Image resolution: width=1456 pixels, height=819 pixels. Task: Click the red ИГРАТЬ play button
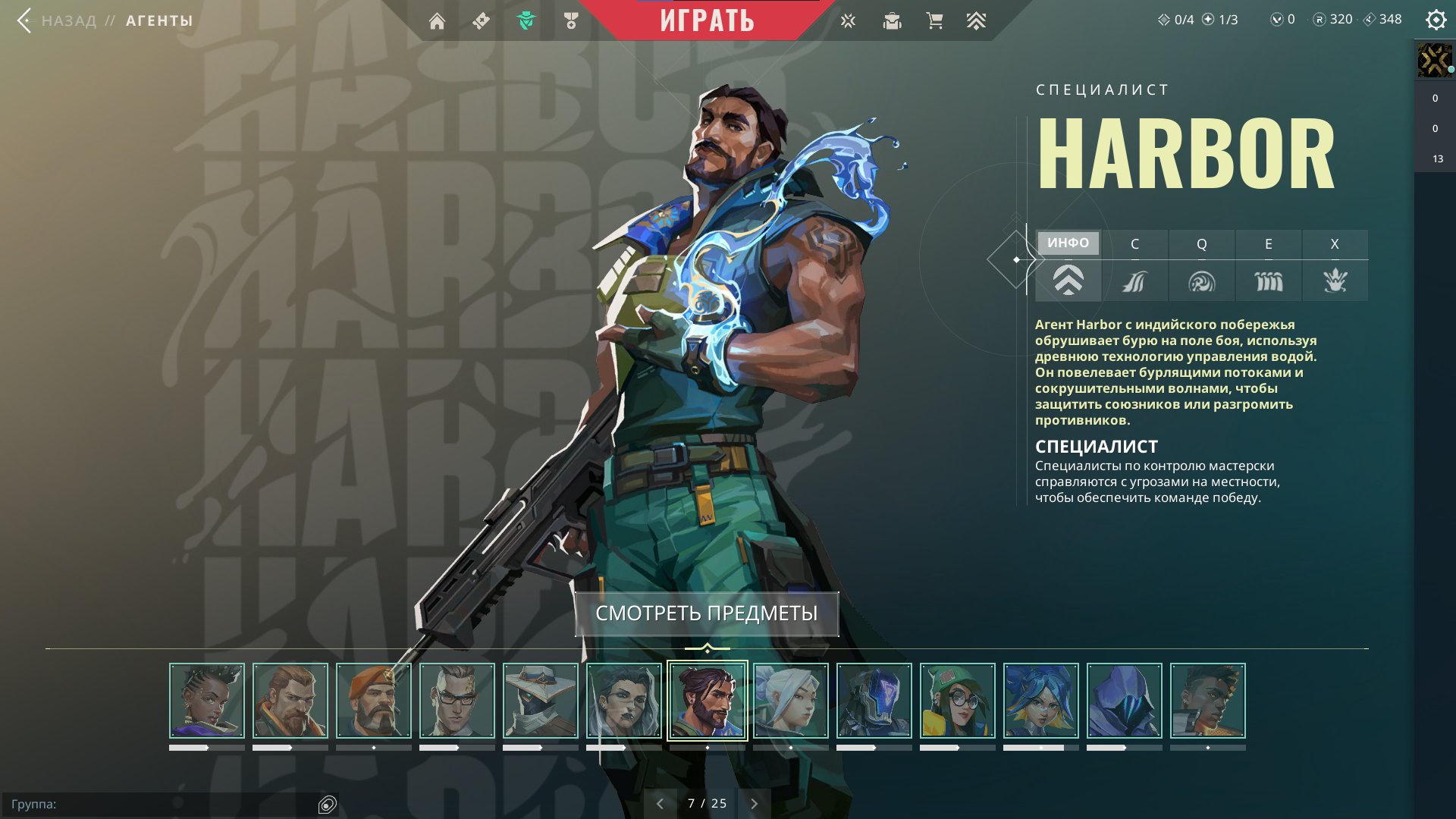(x=707, y=20)
